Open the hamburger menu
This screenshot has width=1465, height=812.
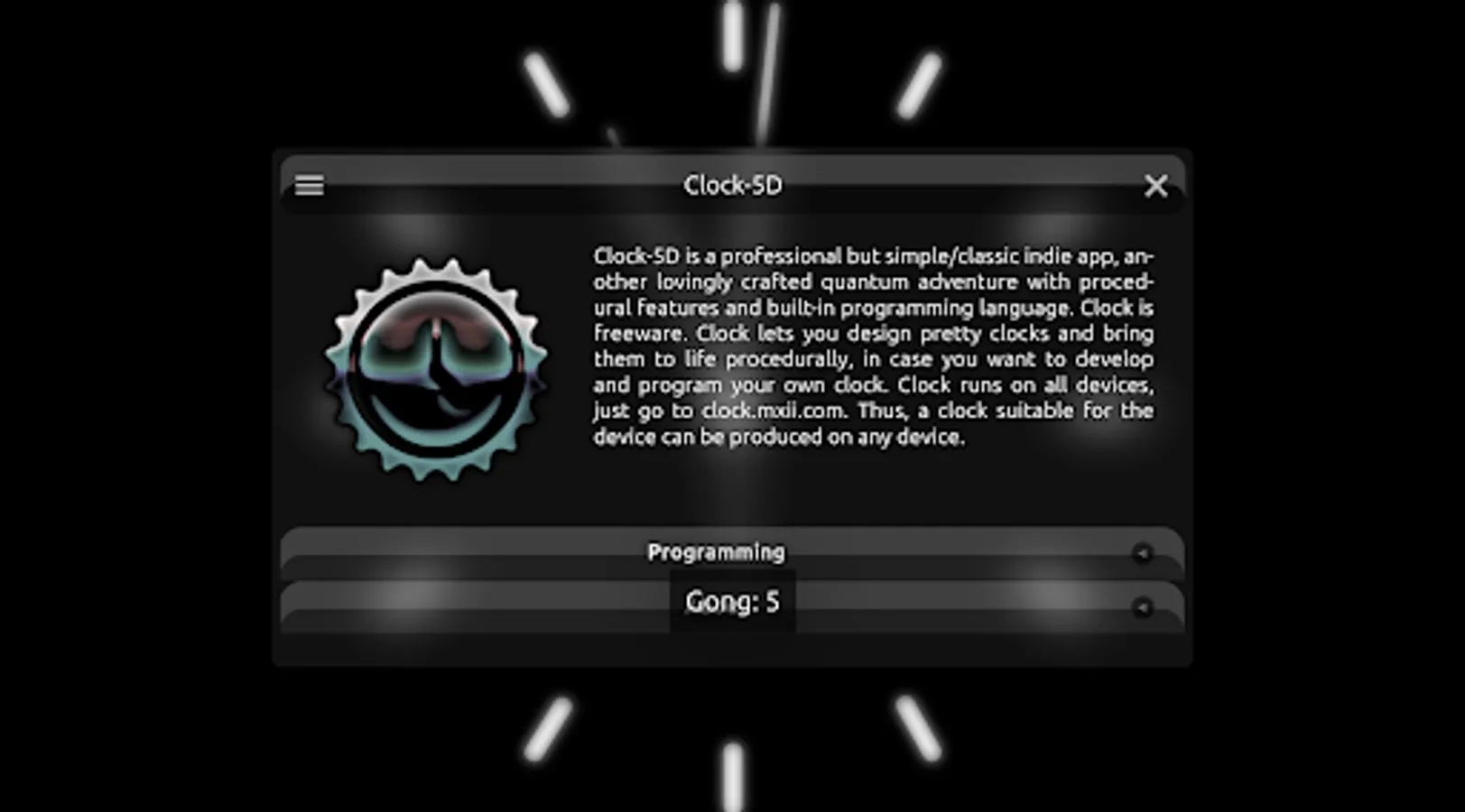[x=309, y=186]
